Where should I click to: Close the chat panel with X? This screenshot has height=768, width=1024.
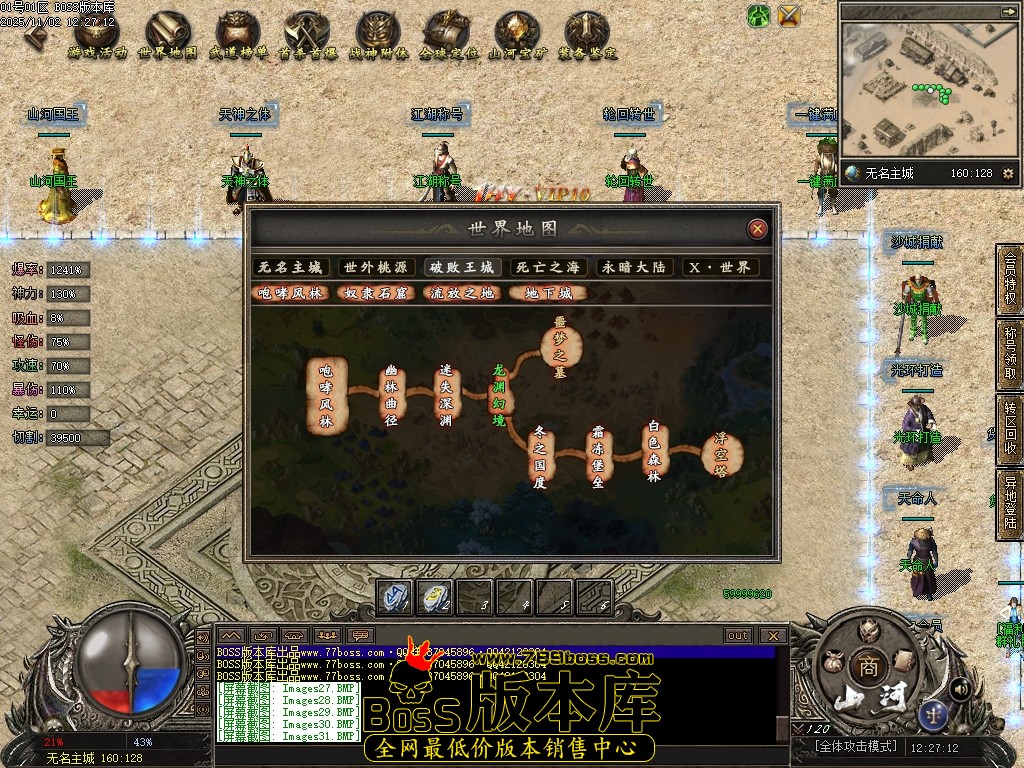tap(772, 635)
